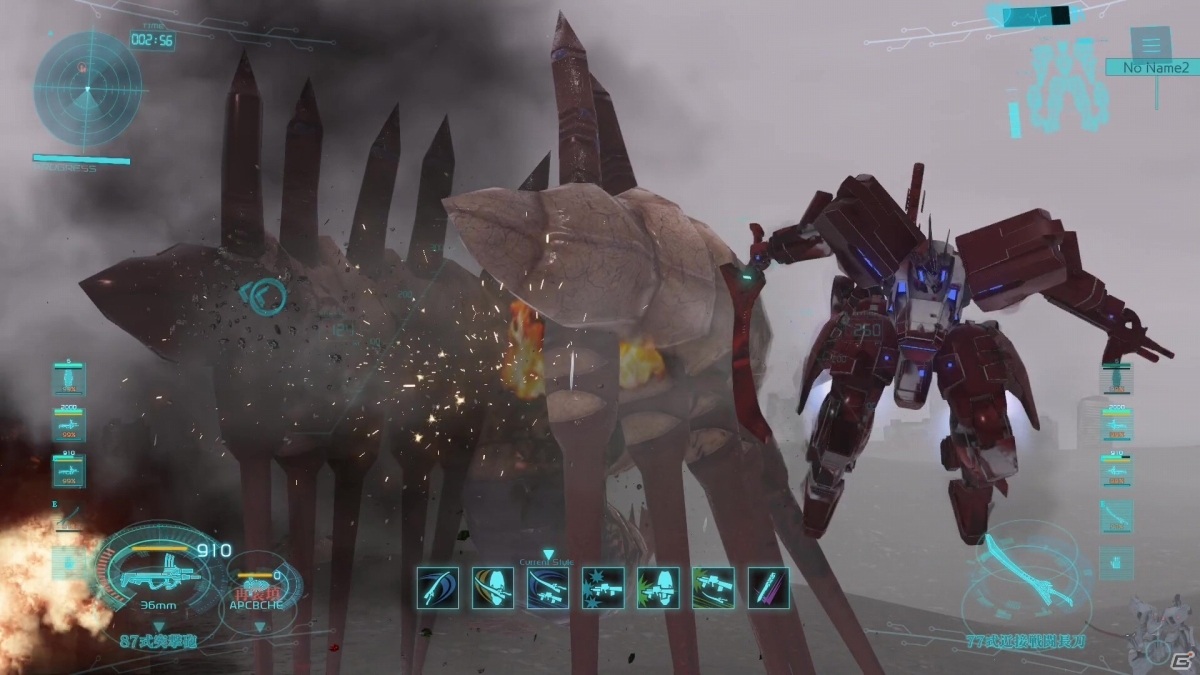Choose the green rifle-over-sword style icon
The image size is (1200, 675).
point(713,588)
